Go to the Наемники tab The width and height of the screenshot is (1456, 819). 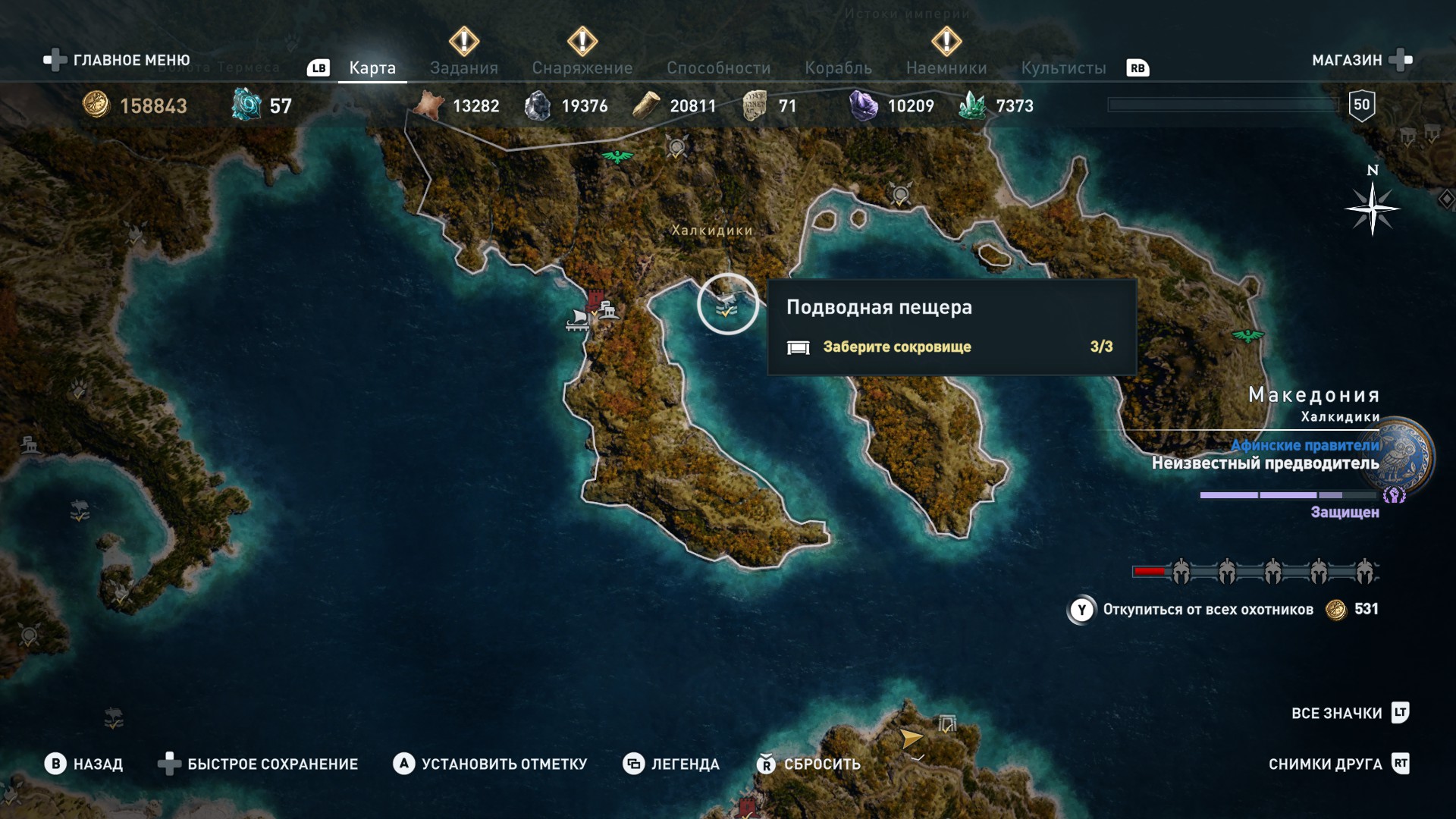pyautogui.click(x=946, y=67)
